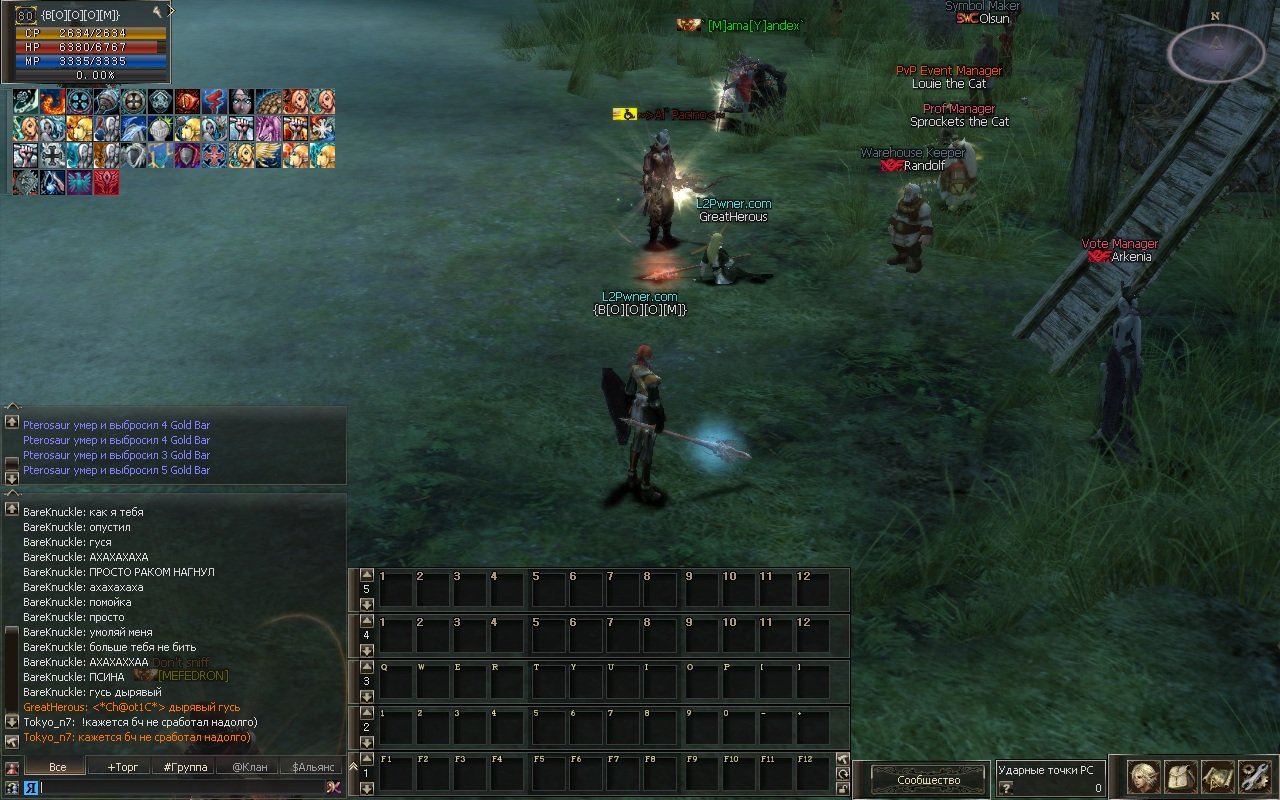This screenshot has height=800, width=1280.
Task: Click the pink unicorn buff icon
Action: 268,129
